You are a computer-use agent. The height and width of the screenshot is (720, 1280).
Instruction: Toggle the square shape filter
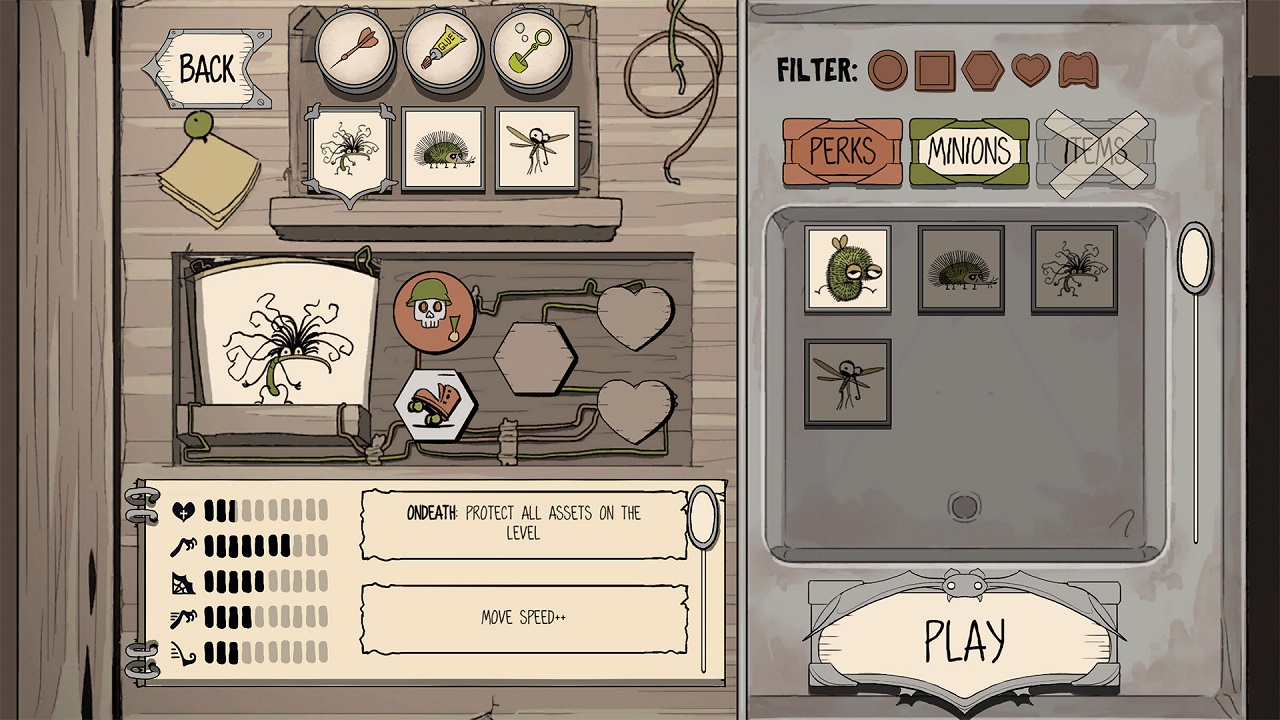pos(932,73)
